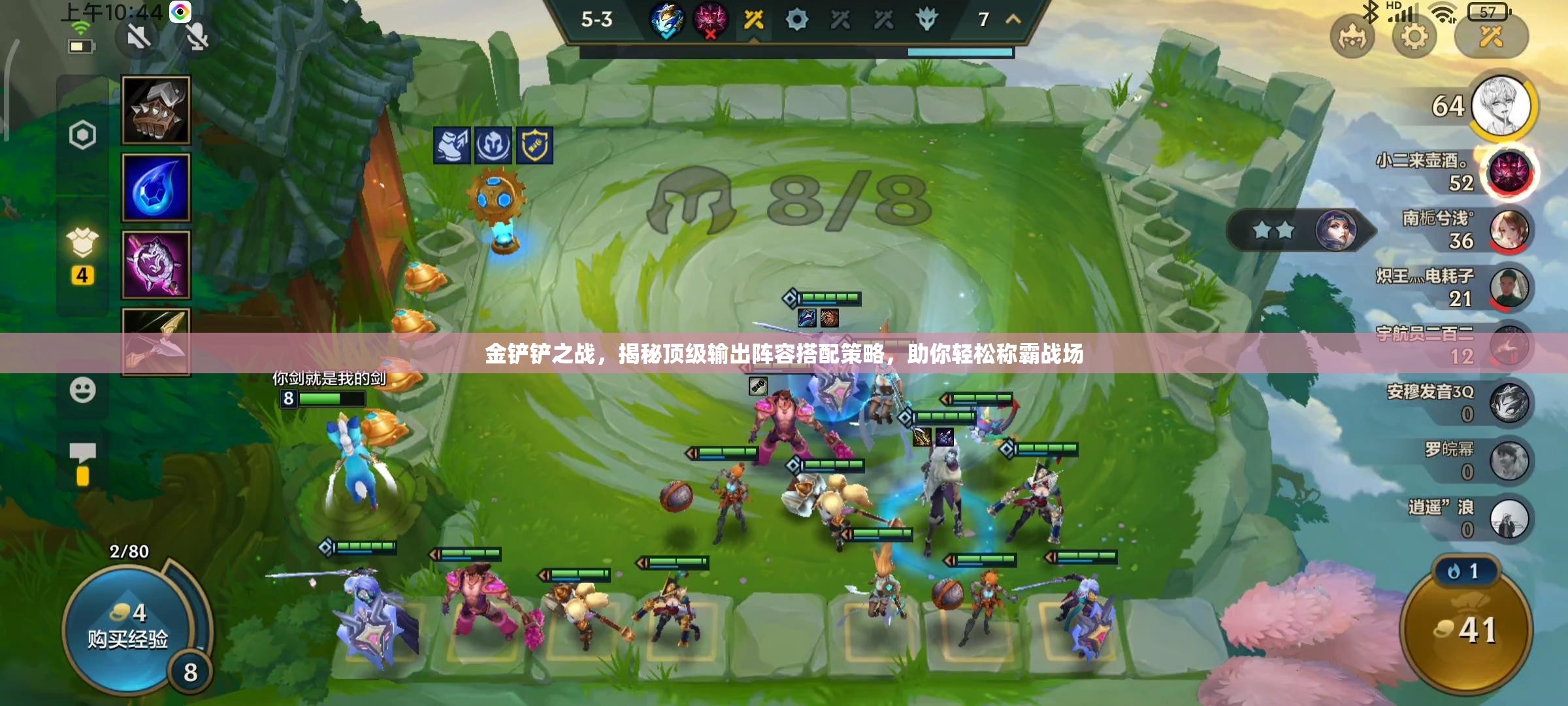This screenshot has width=1568, height=706.
Task: Toggle the muted microphone icon
Action: pyautogui.click(x=197, y=37)
